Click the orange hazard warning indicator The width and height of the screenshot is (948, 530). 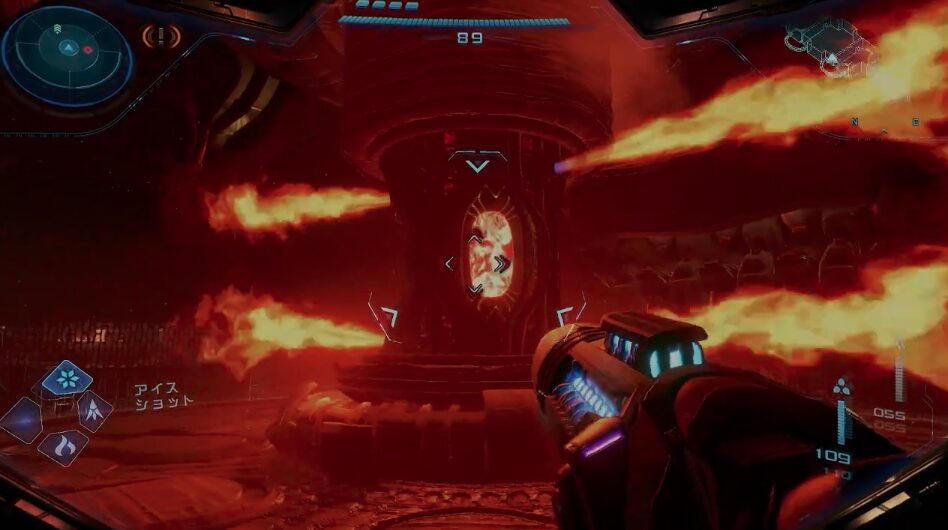(x=160, y=38)
